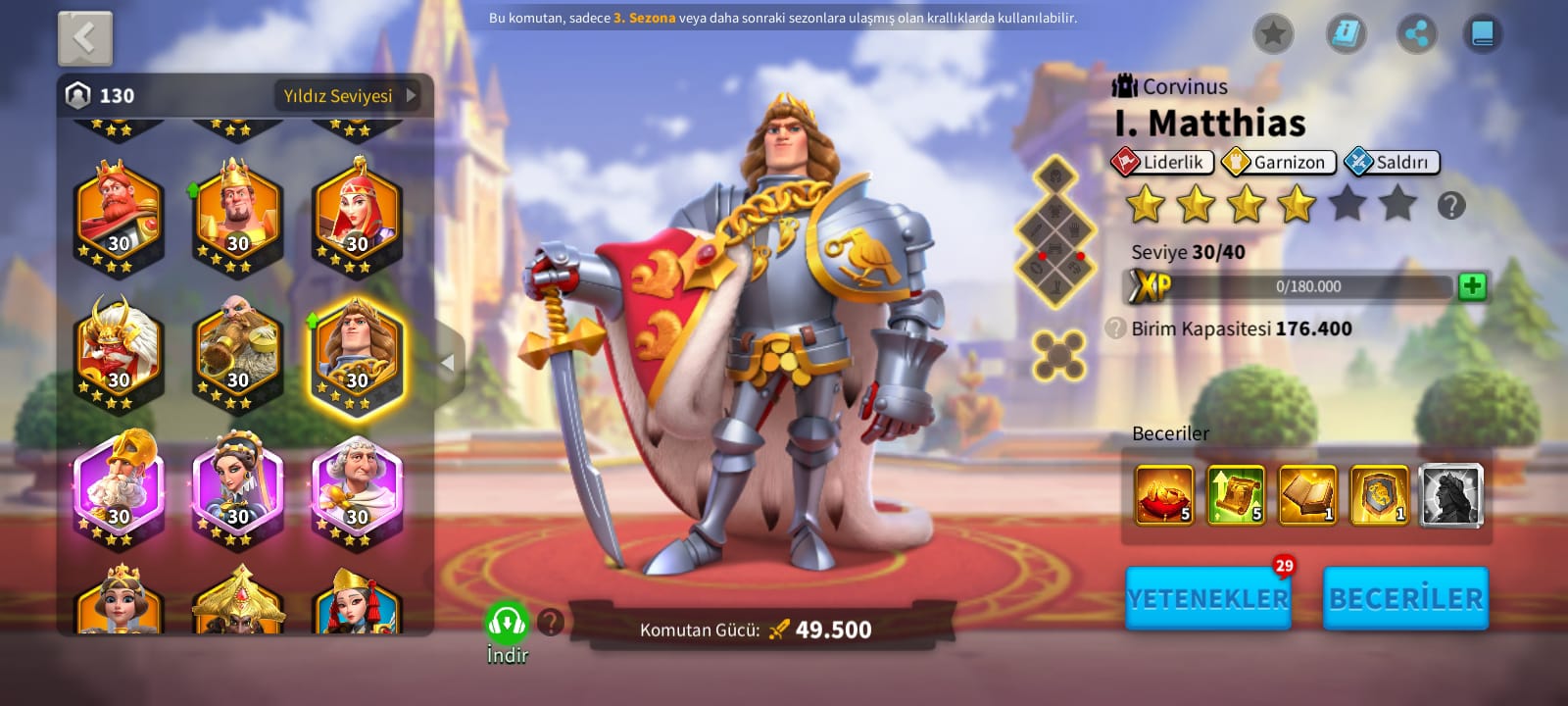Go back with the arrow button

pos(85,39)
